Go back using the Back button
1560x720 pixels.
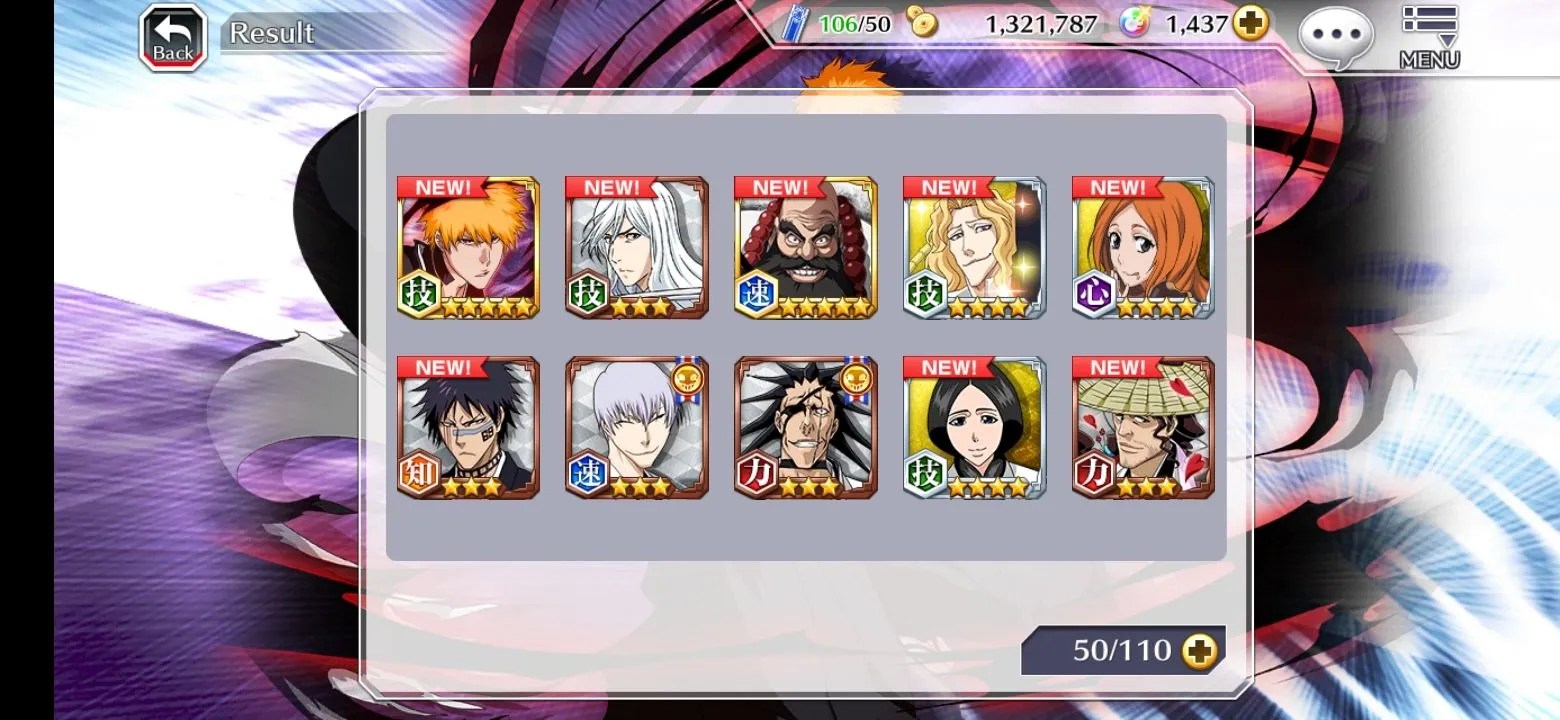click(173, 39)
